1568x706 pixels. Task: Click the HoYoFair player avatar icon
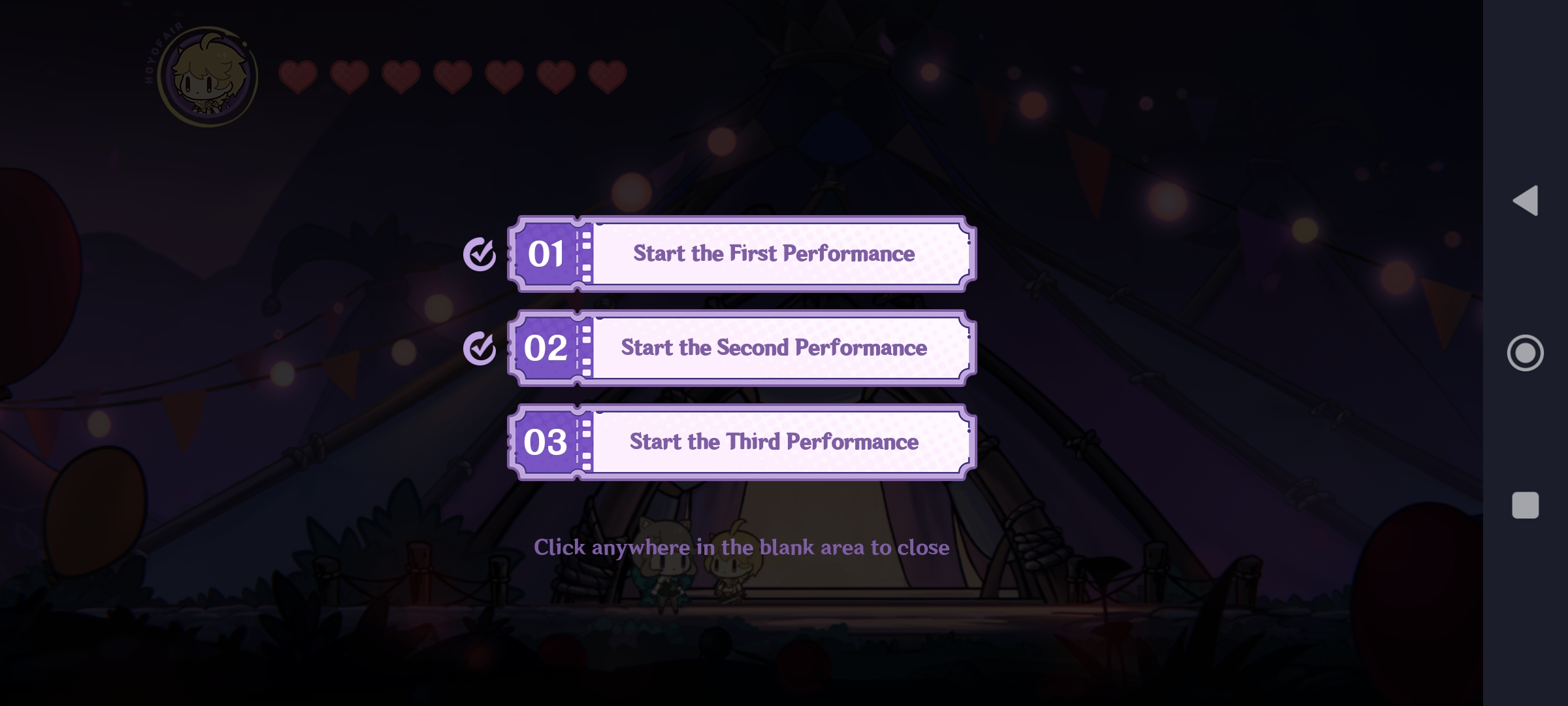206,76
